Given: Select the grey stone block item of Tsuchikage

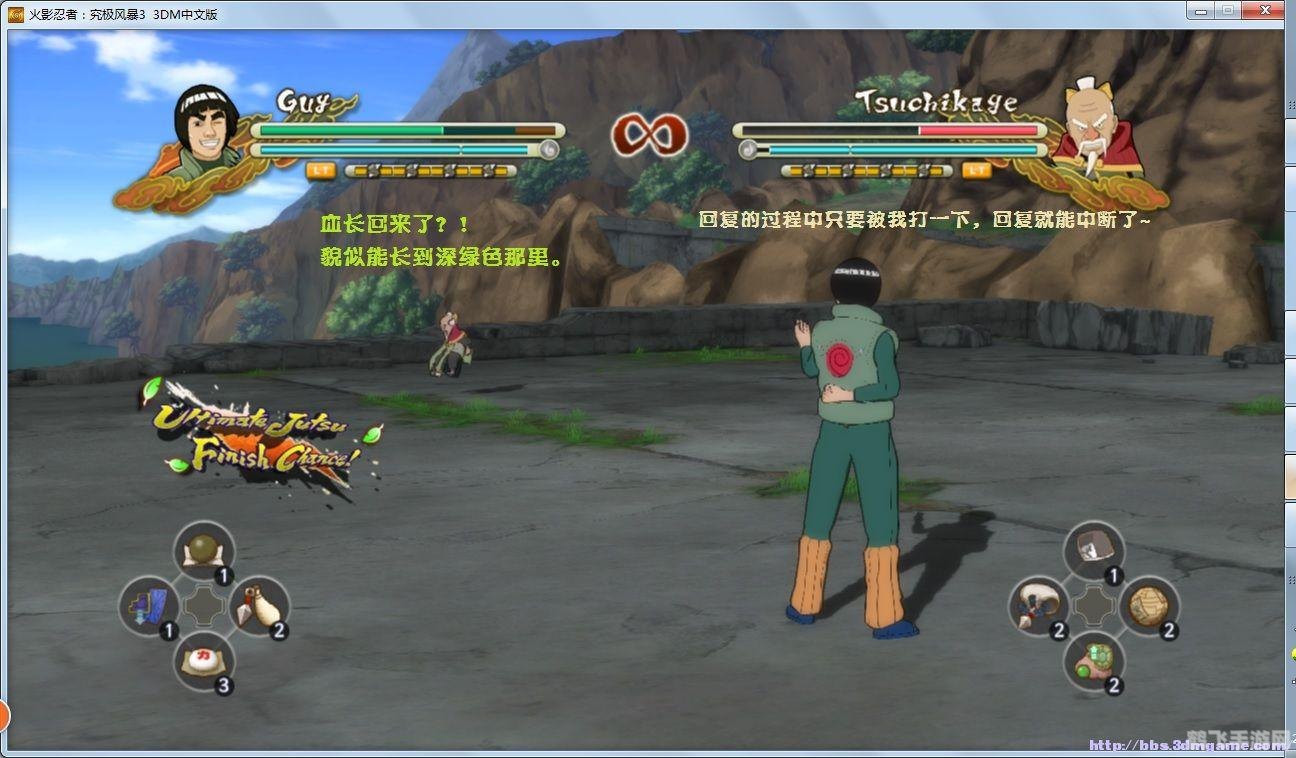Looking at the screenshot, I should [x=1093, y=550].
